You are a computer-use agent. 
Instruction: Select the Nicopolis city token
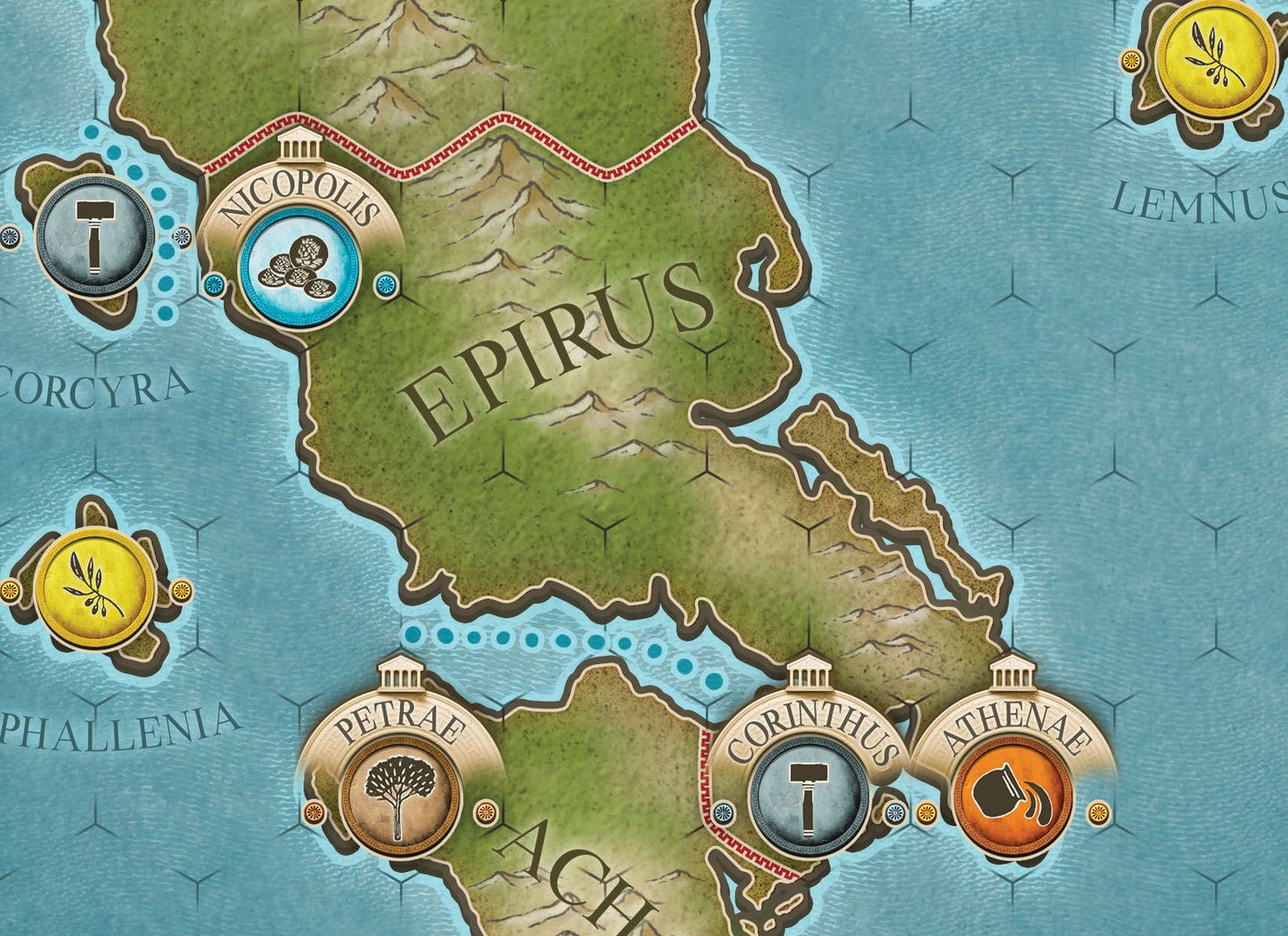[x=299, y=268]
